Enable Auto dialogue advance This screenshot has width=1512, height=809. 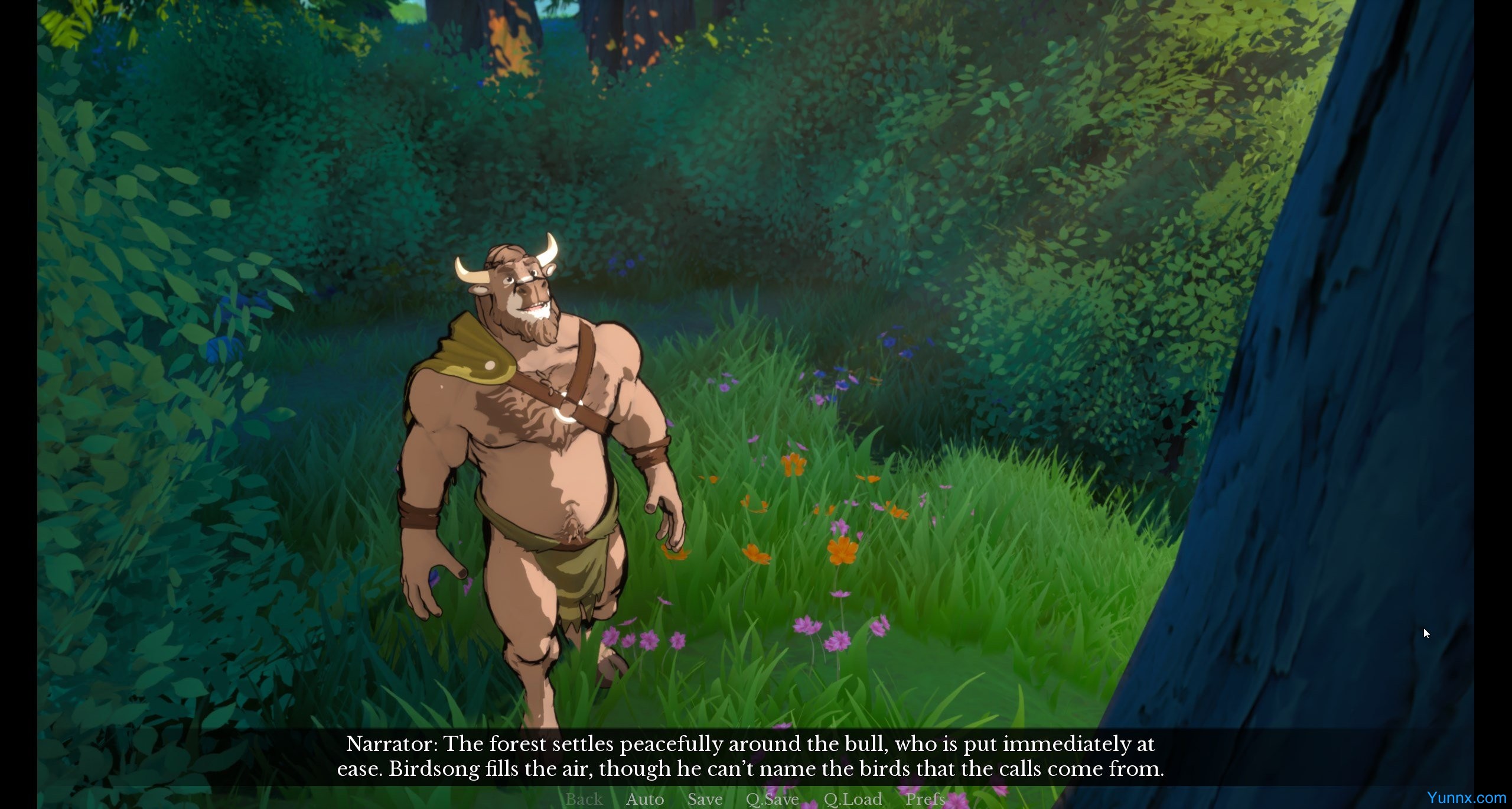(644, 799)
